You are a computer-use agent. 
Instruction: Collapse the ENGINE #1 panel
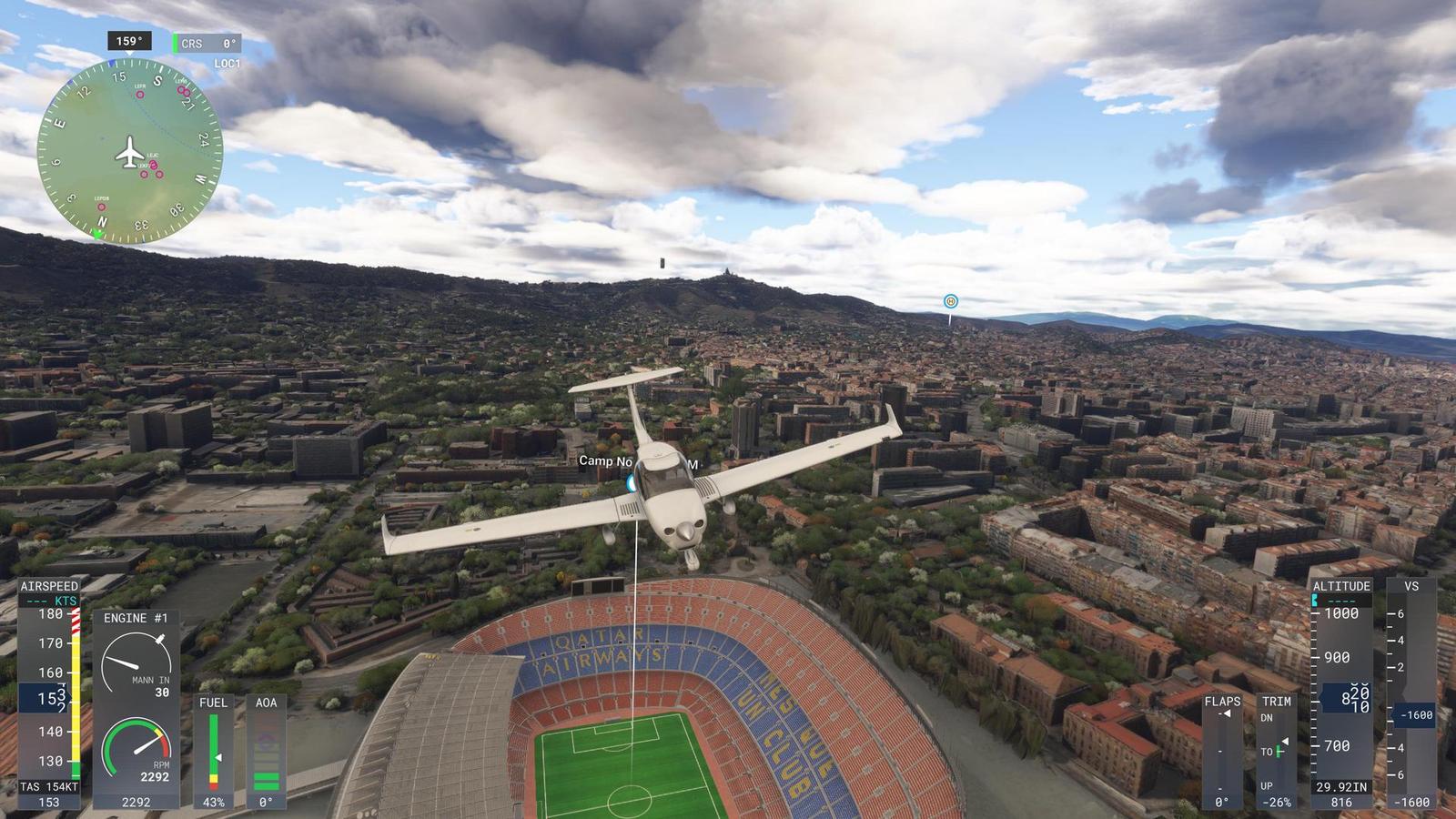(135, 617)
